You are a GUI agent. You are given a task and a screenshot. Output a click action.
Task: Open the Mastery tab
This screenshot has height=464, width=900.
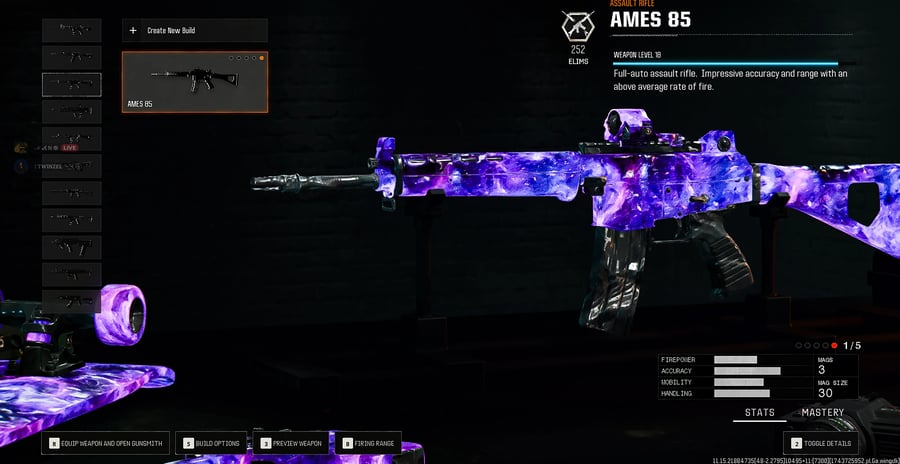point(822,413)
